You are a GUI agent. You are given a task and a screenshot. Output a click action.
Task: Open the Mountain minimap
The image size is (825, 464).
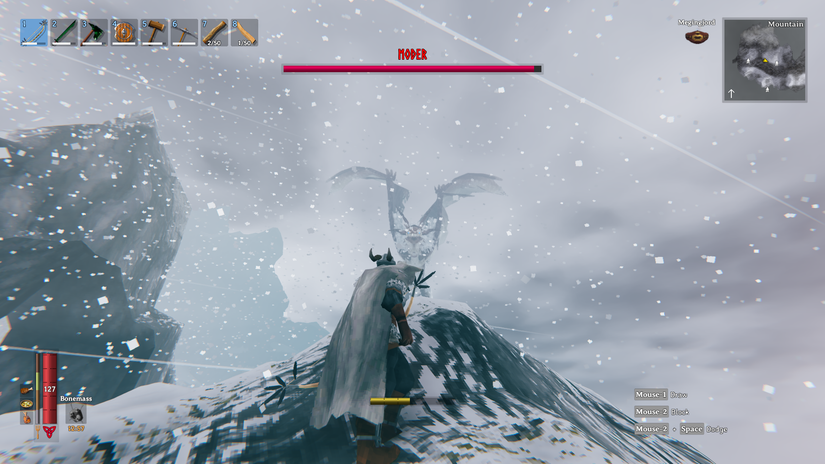tap(765, 60)
